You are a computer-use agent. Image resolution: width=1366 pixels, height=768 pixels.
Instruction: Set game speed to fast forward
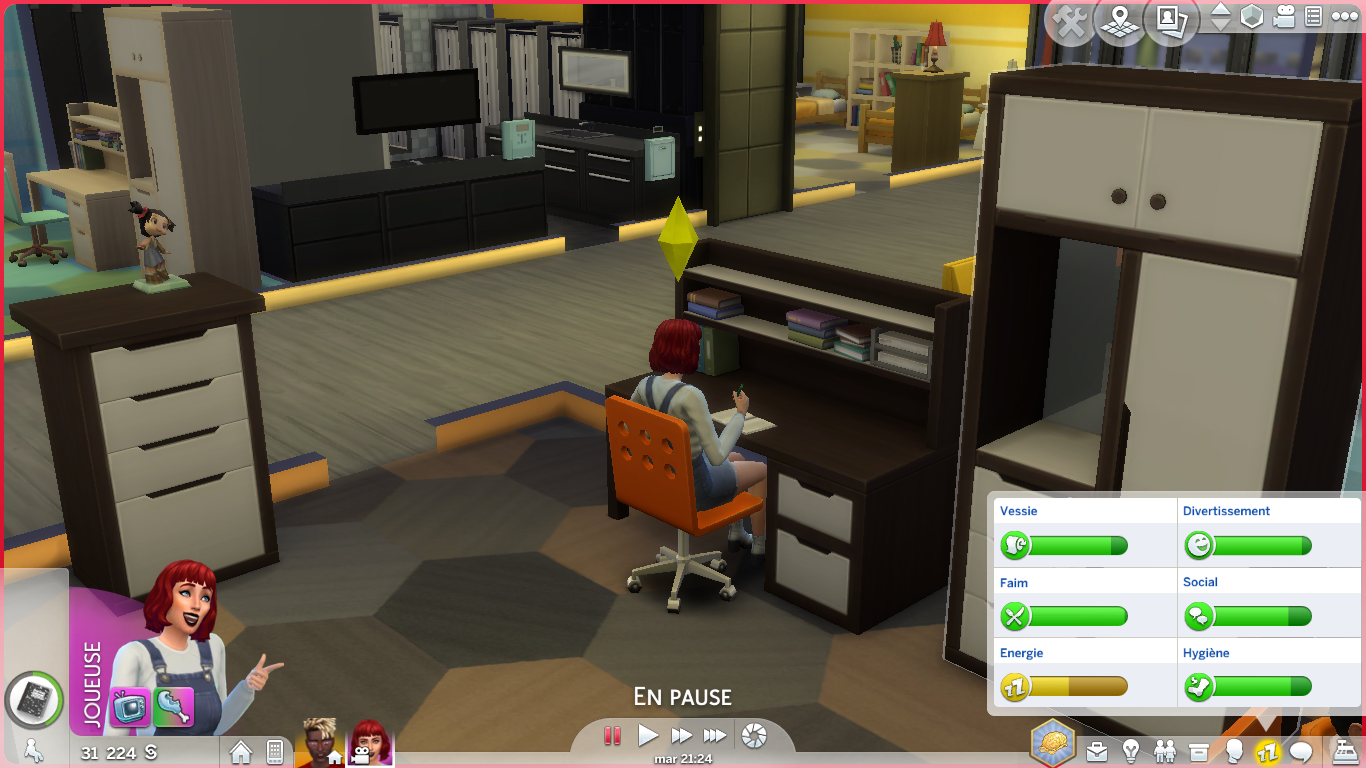(682, 736)
